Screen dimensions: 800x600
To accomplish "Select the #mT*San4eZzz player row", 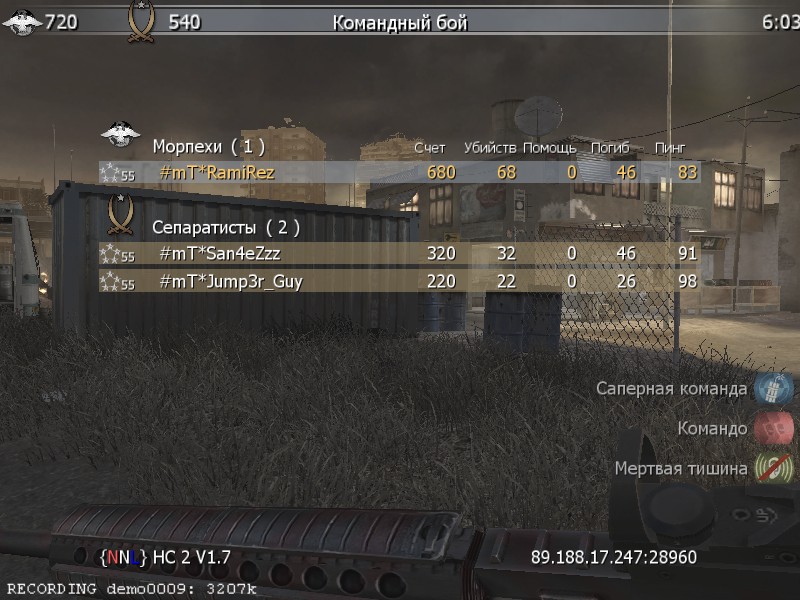I will (400, 254).
